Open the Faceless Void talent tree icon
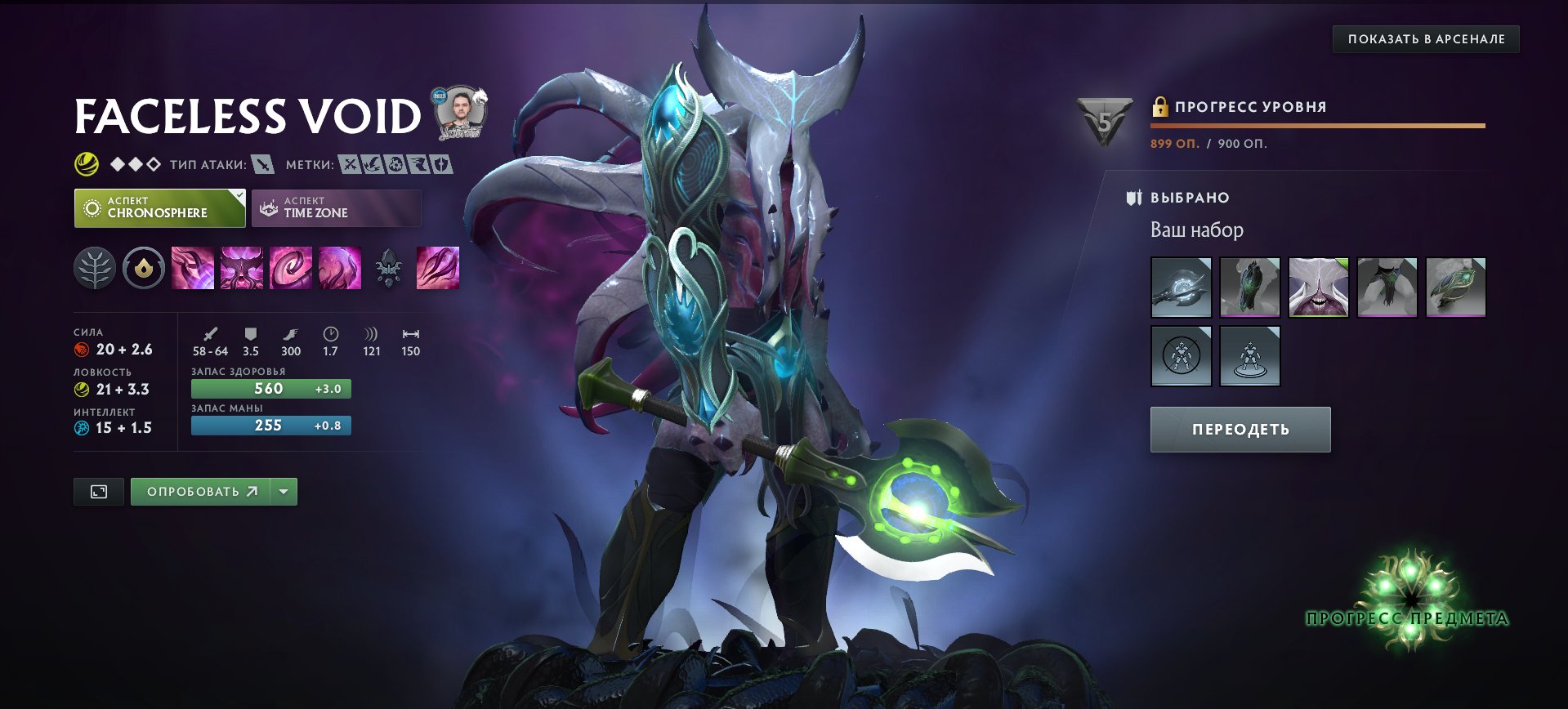 click(x=96, y=268)
